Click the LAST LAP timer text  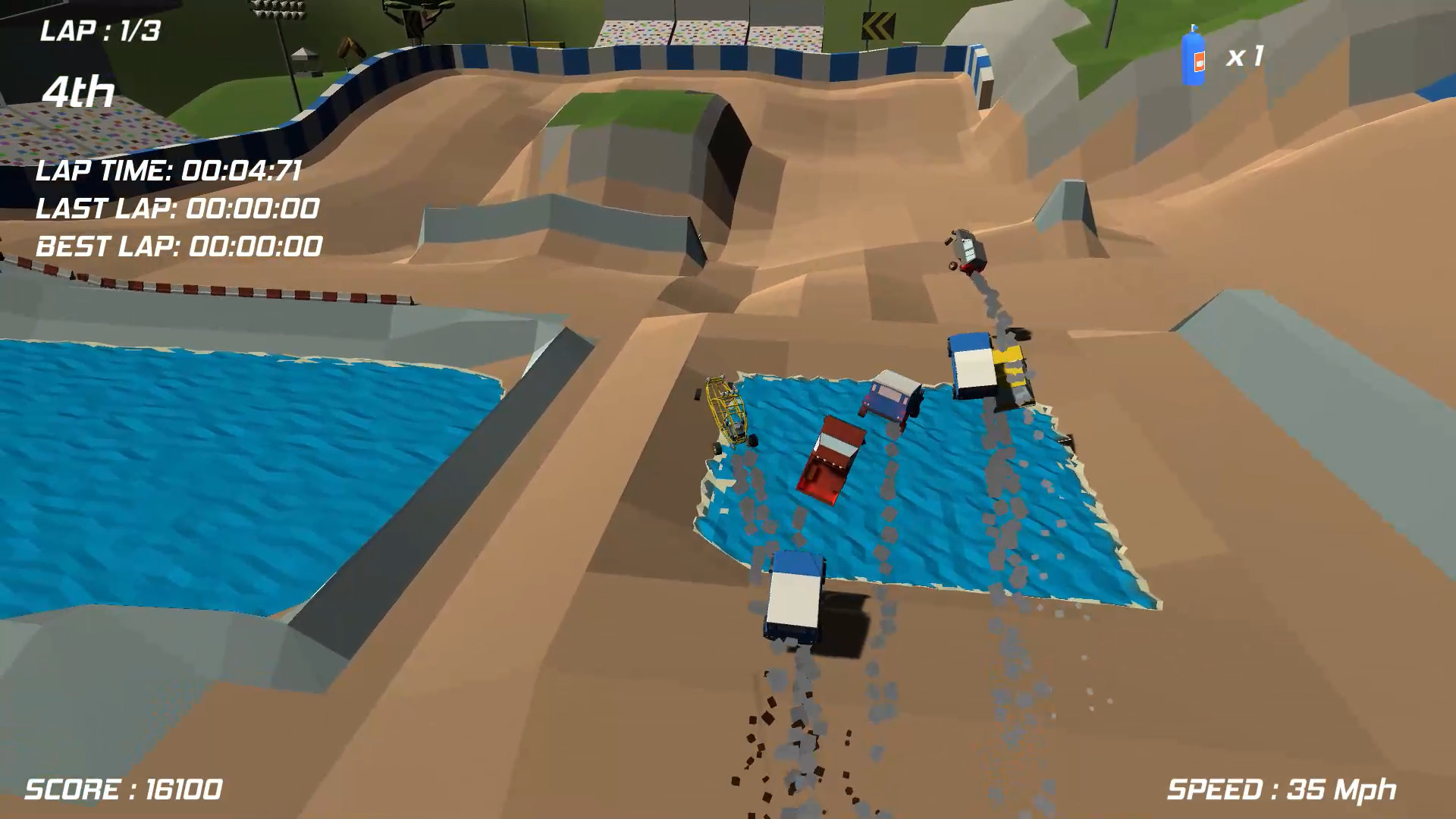pyautogui.click(x=177, y=209)
